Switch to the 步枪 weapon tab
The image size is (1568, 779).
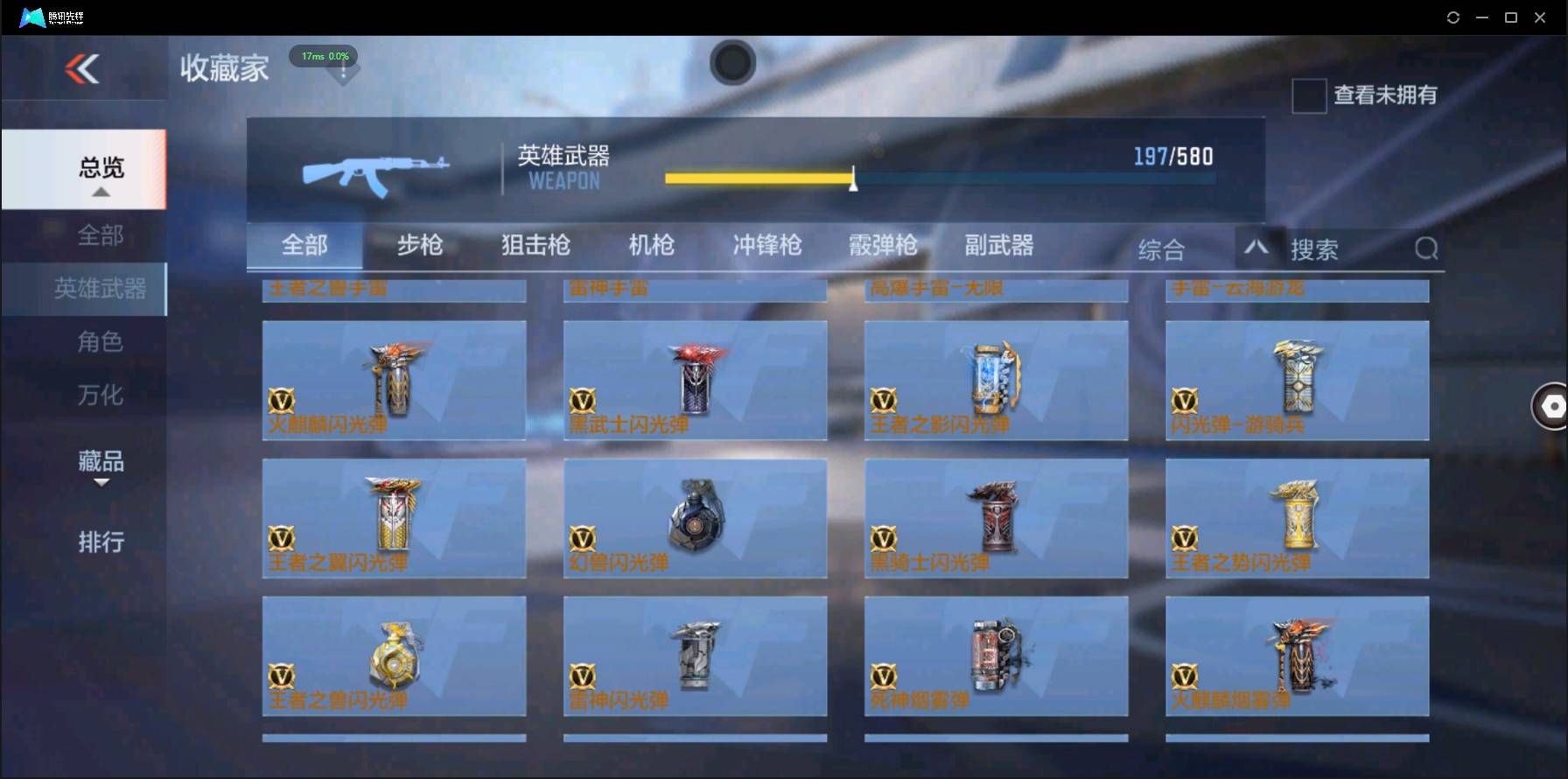coord(419,246)
